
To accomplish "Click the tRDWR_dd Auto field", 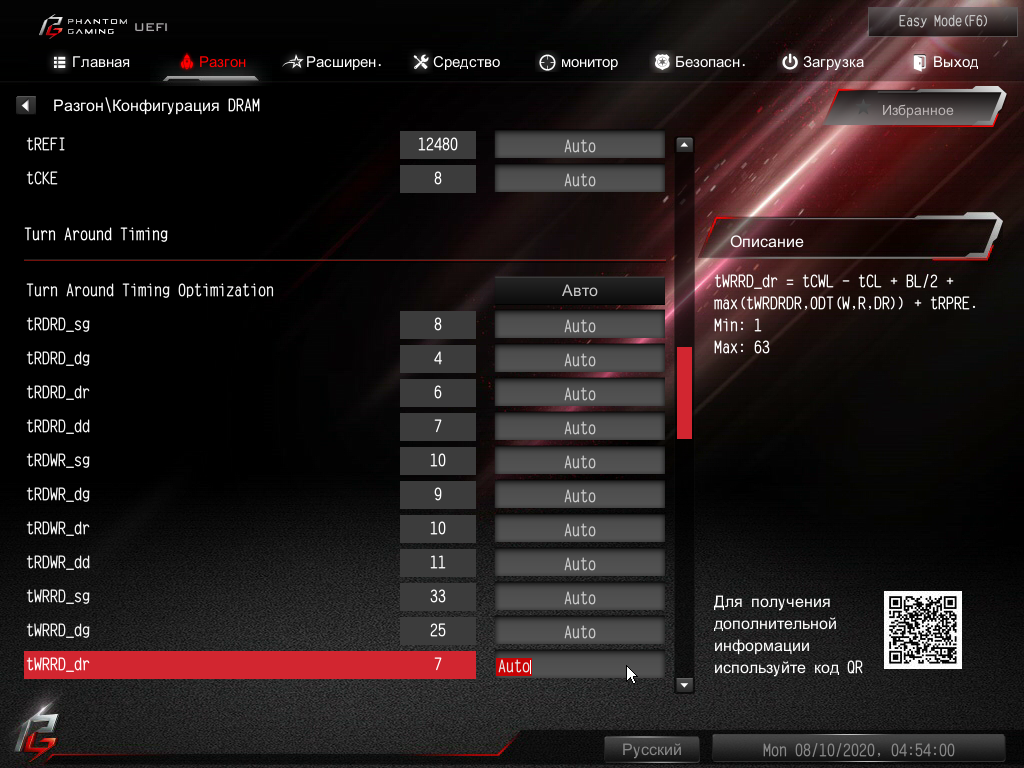I will [x=580, y=564].
